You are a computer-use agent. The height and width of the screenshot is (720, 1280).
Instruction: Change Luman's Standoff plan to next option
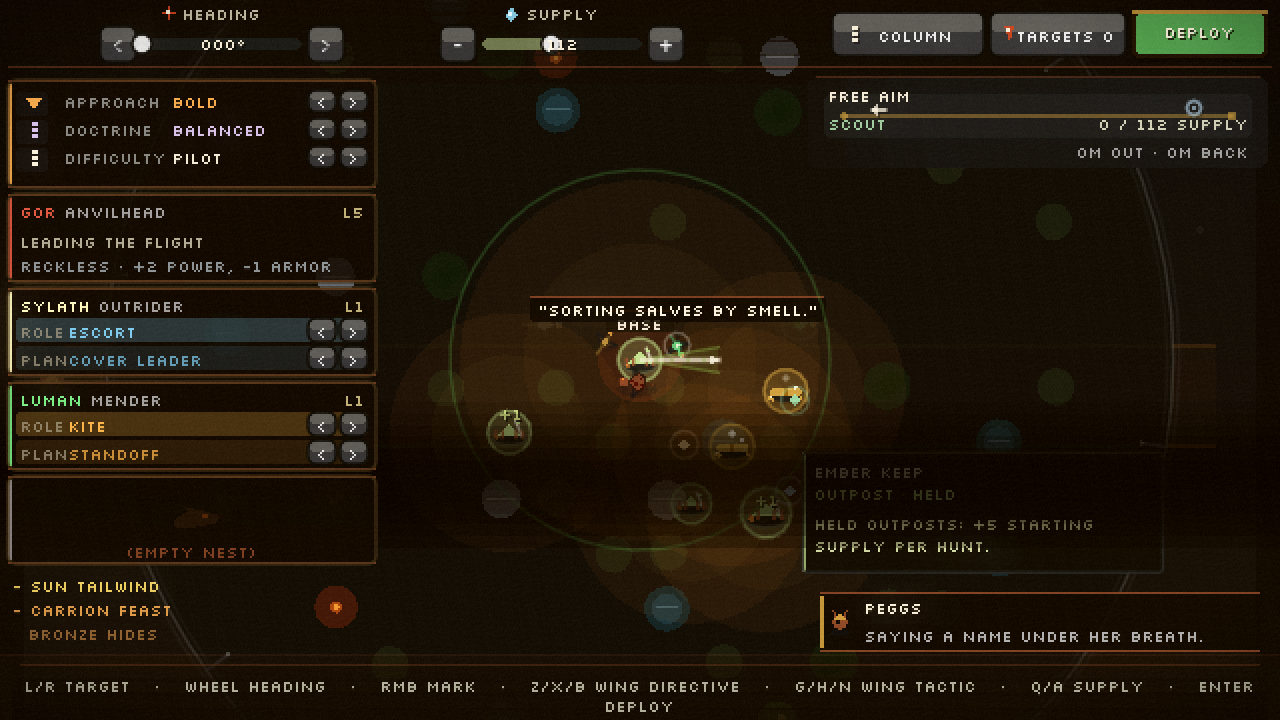click(353, 454)
